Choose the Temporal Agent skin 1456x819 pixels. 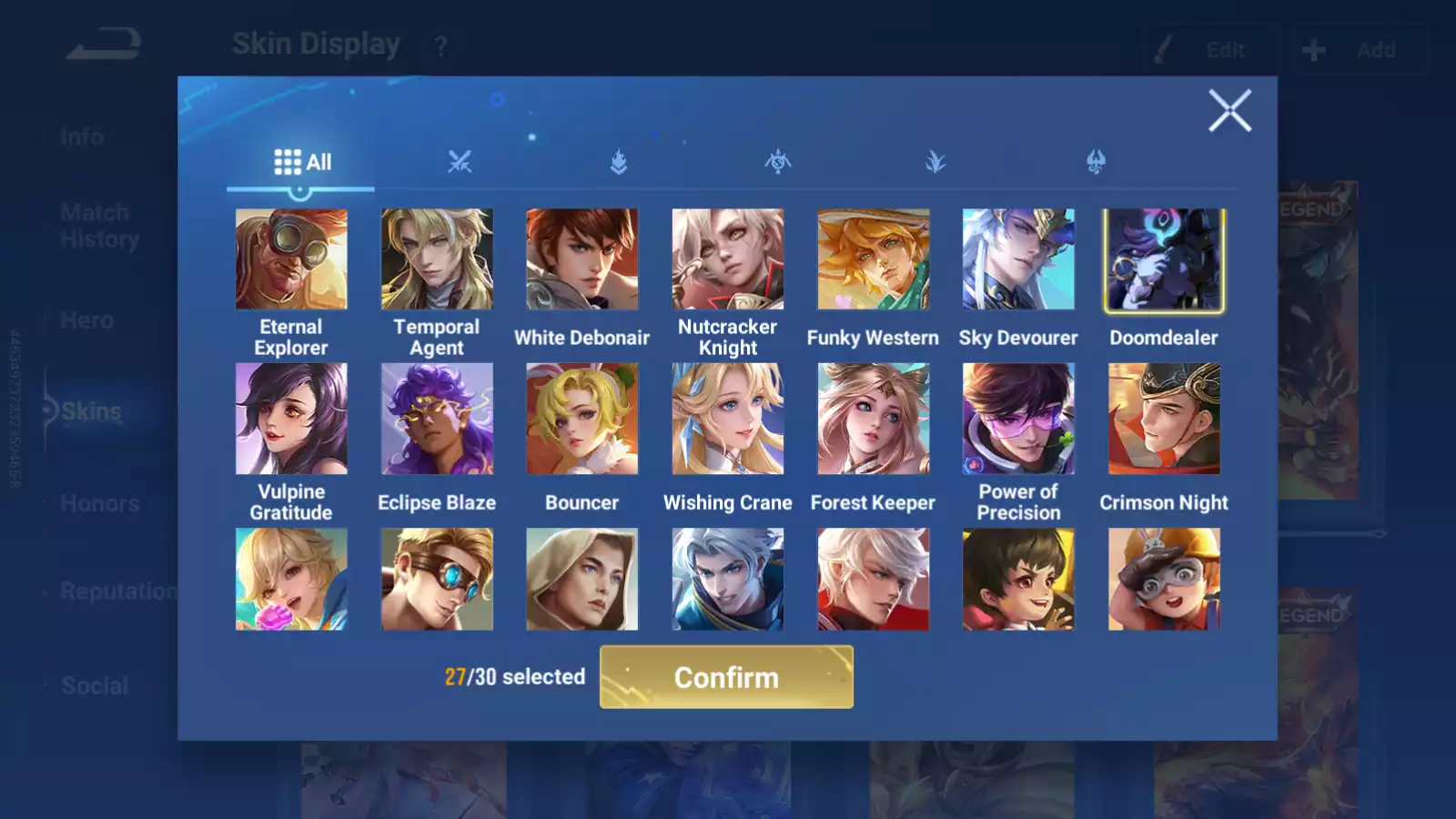(x=437, y=259)
